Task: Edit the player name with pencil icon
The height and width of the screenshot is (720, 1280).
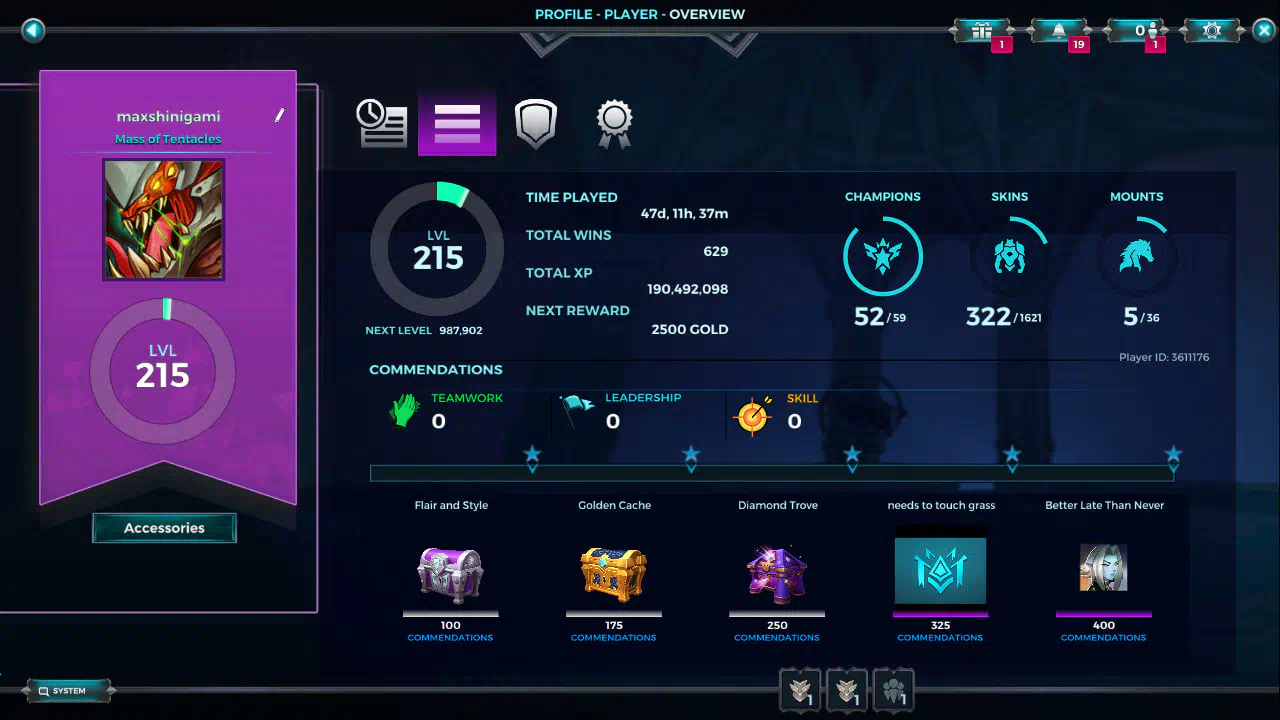Action: tap(280, 116)
